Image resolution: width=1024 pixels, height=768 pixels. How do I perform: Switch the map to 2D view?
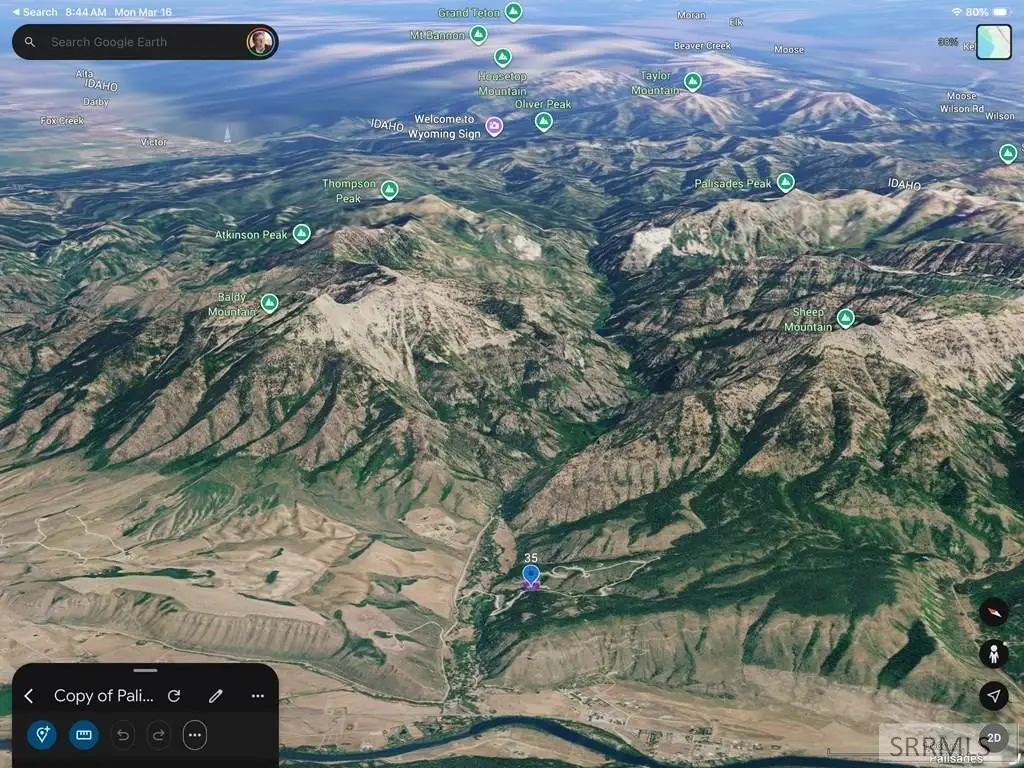point(993,738)
